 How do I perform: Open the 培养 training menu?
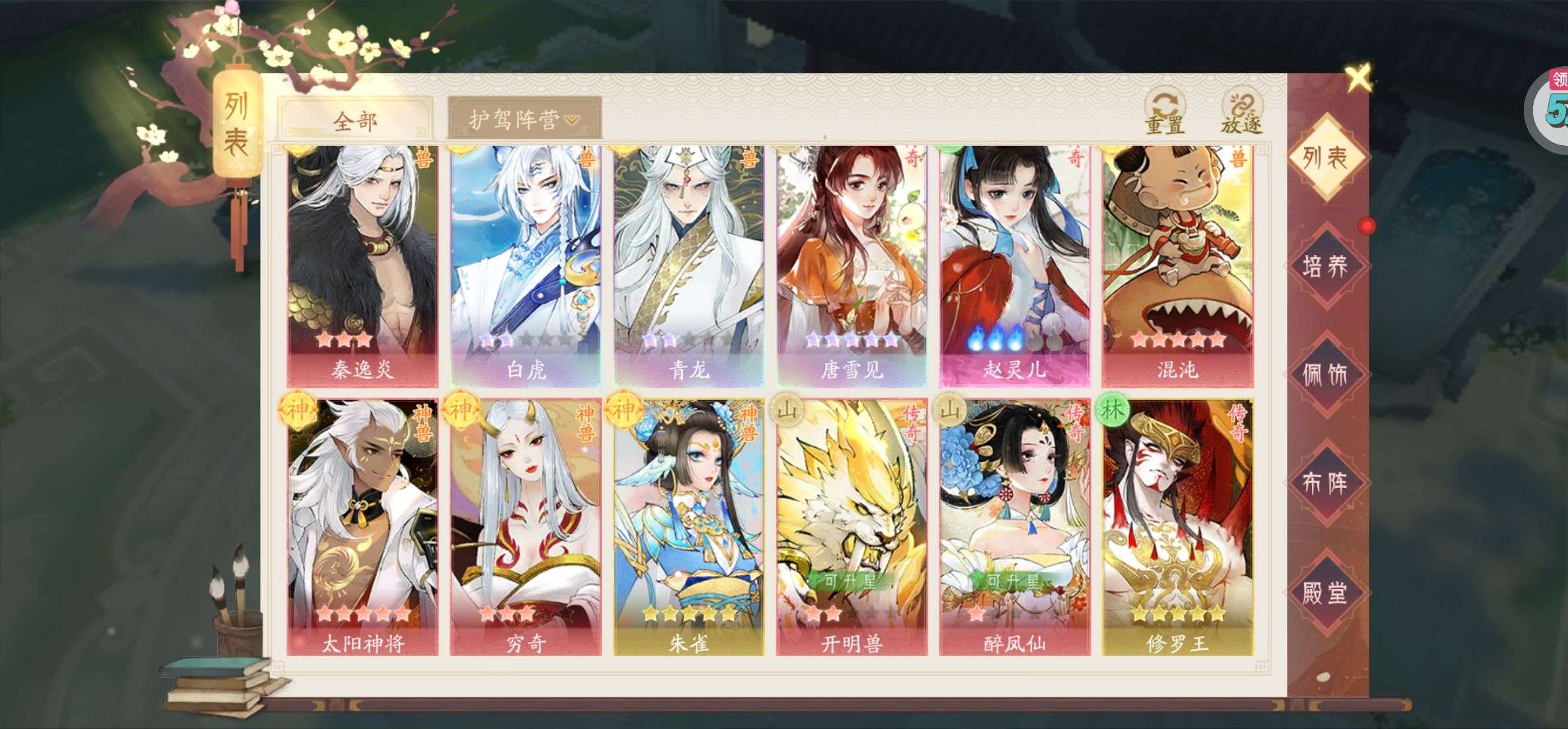(1325, 266)
